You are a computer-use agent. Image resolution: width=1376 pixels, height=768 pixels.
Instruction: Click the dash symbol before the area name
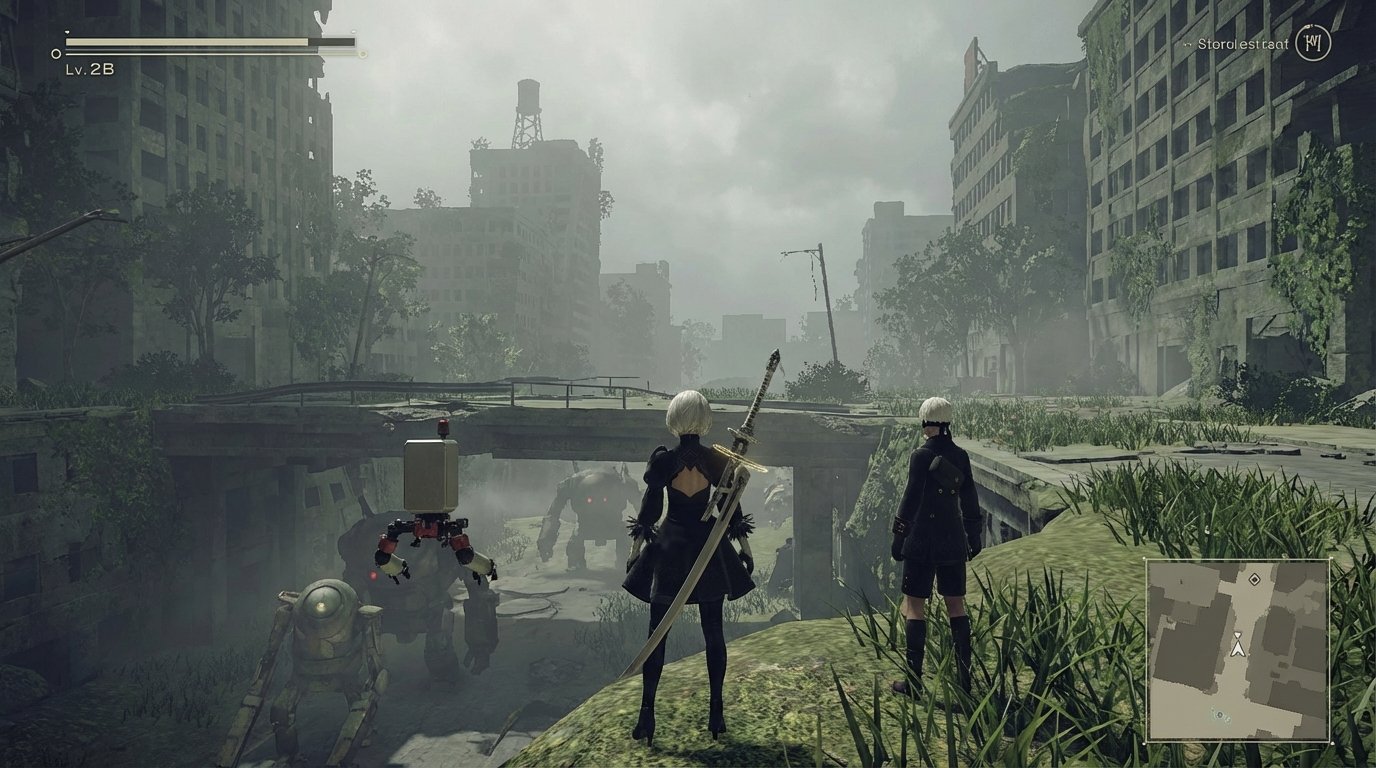click(x=1187, y=43)
